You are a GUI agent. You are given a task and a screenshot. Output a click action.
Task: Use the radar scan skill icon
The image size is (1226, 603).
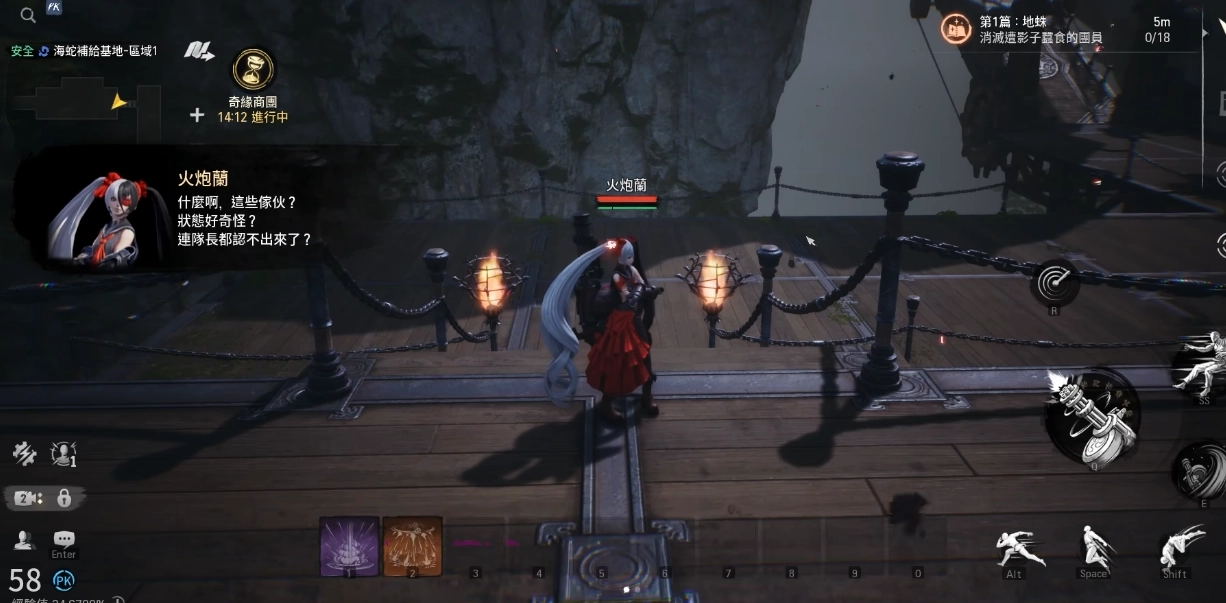1055,283
